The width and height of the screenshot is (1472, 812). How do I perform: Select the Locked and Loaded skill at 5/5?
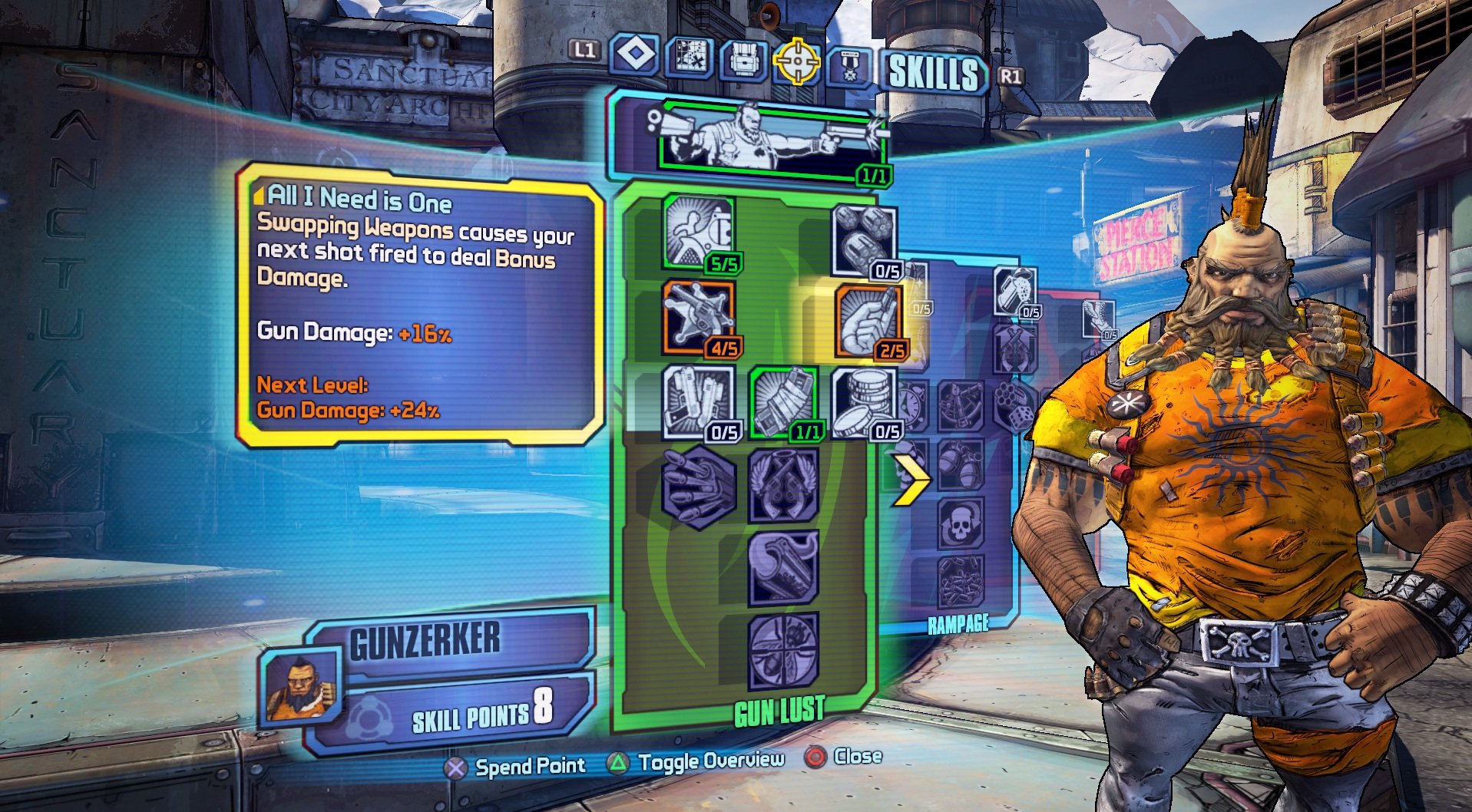click(x=698, y=232)
